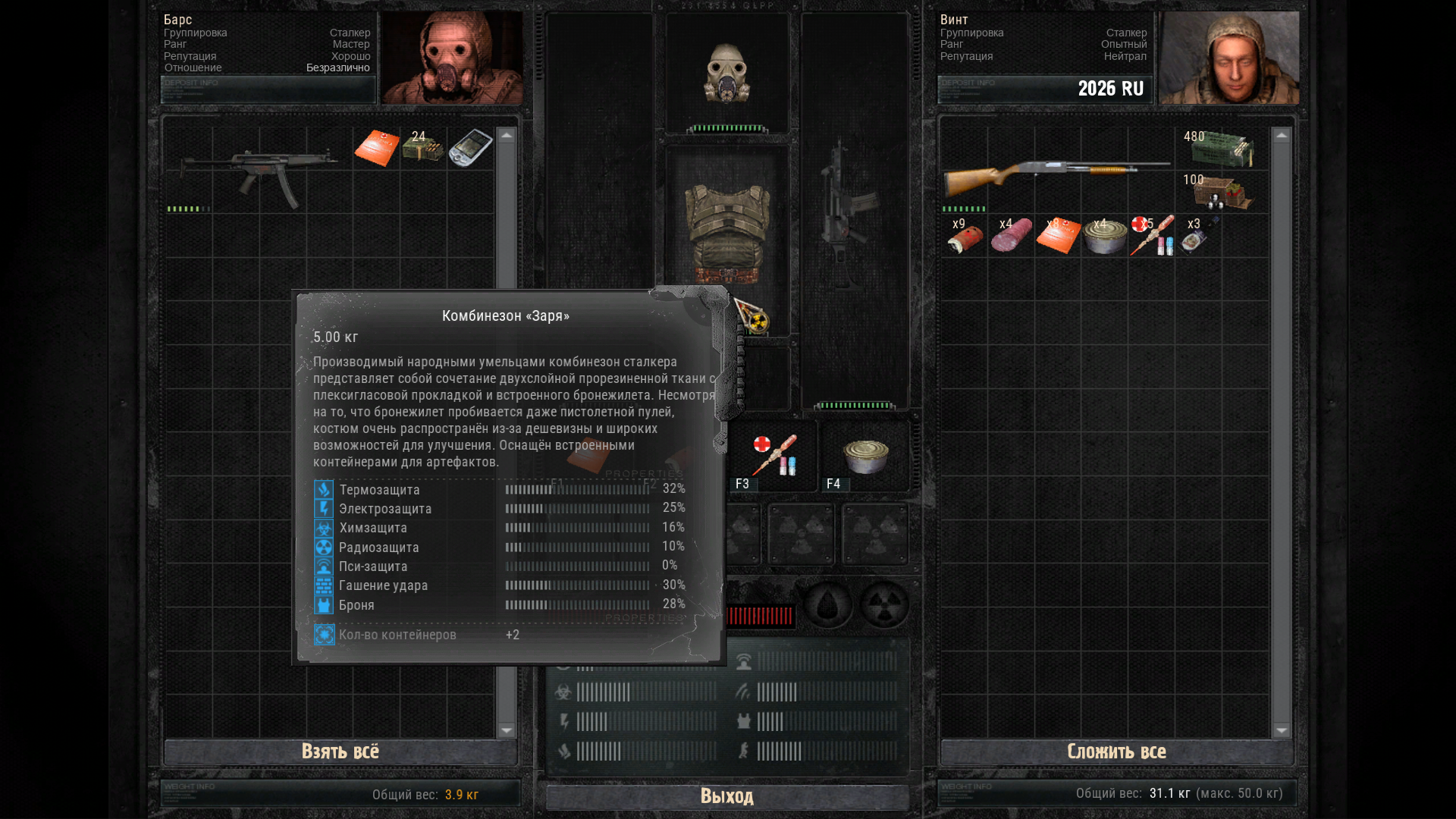1456x819 pixels.
Task: Select the PDA device item
Action: (x=470, y=147)
